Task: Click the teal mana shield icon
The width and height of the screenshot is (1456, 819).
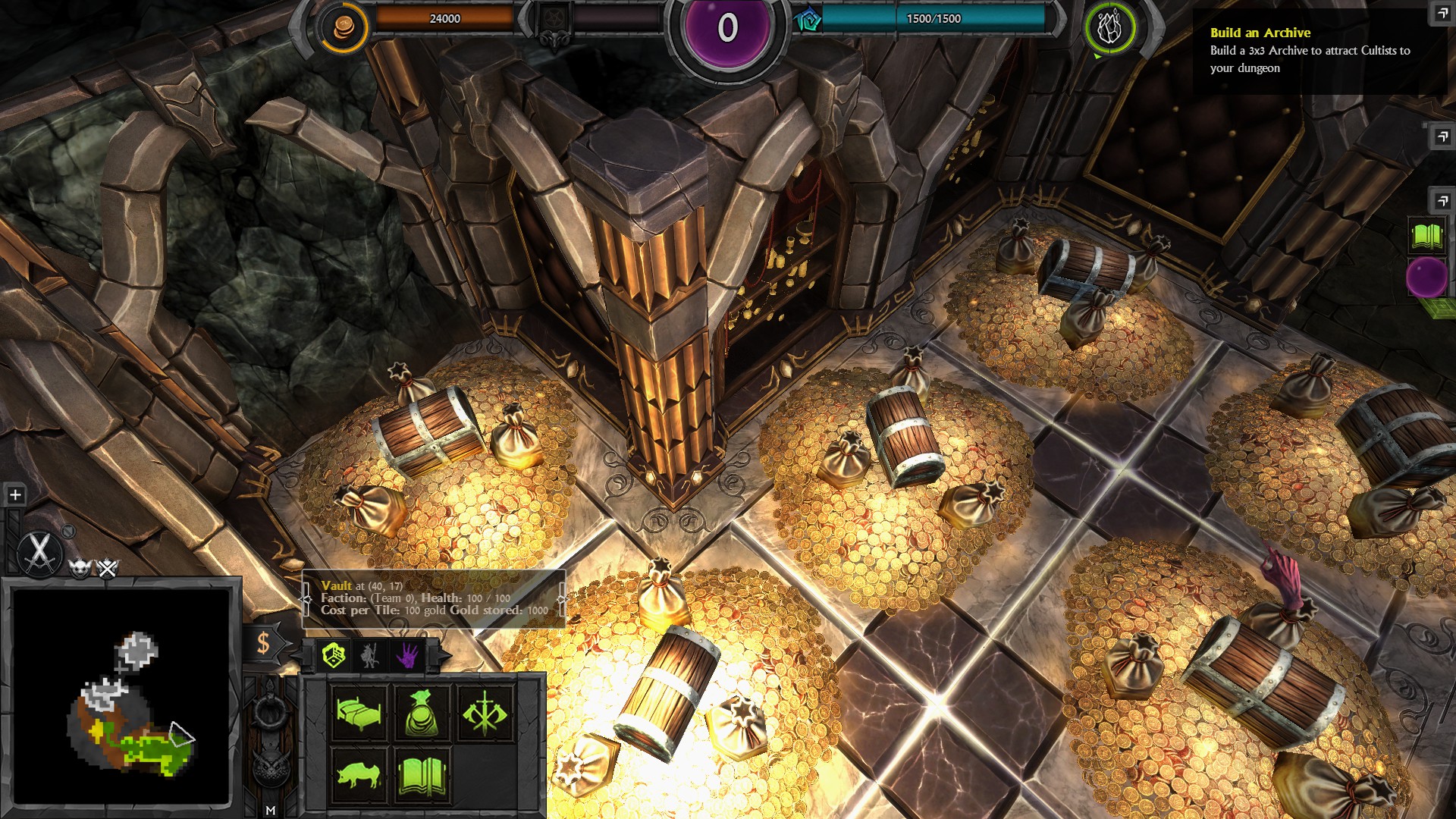Action: point(808,20)
